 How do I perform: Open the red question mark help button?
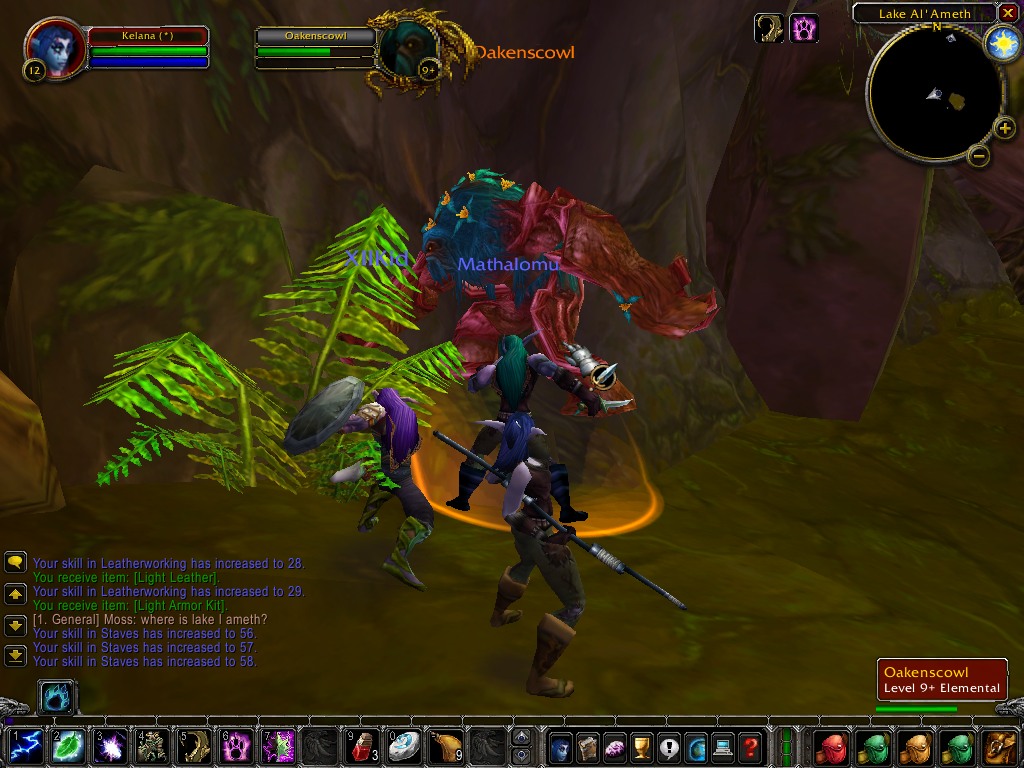click(750, 746)
